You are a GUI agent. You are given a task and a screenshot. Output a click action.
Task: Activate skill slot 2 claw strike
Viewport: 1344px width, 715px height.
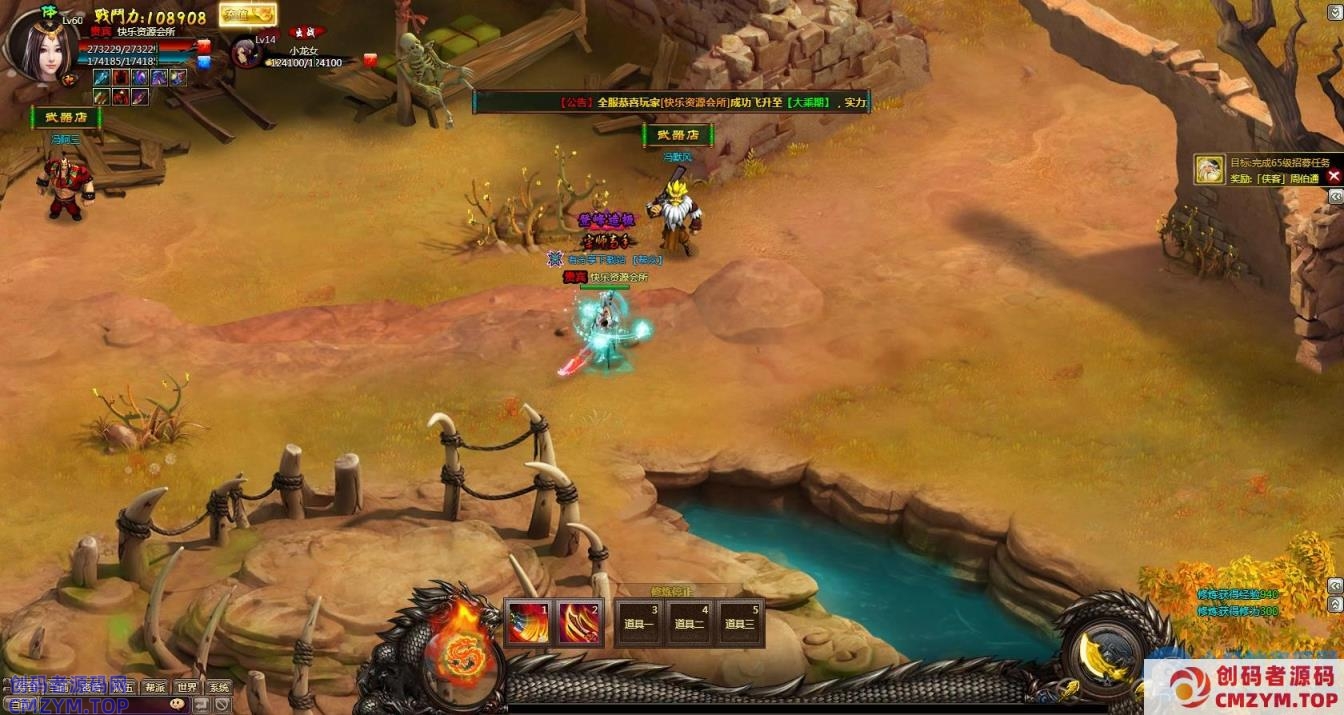click(580, 622)
